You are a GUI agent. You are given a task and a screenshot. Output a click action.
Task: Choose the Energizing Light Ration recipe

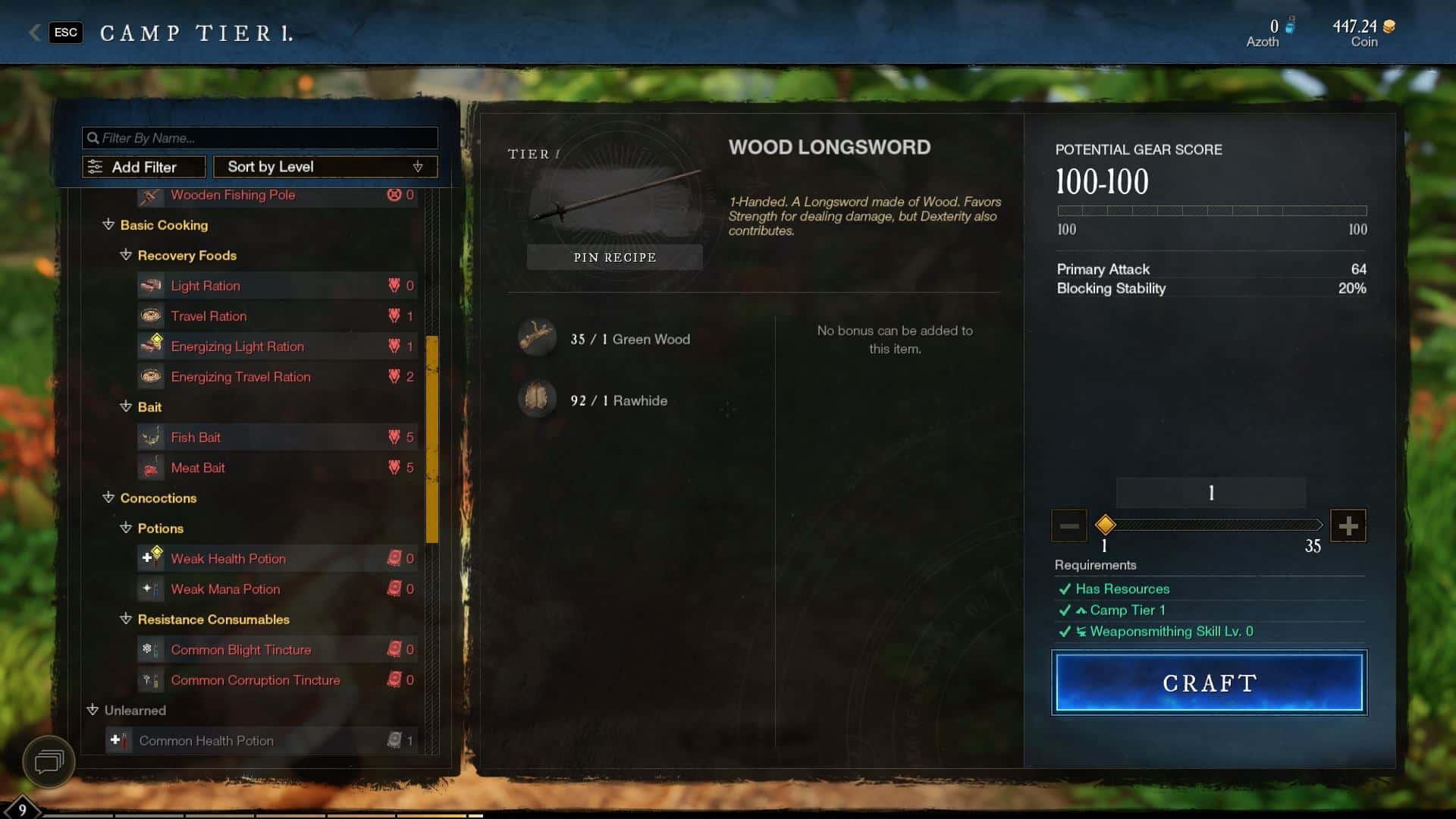coord(237,347)
